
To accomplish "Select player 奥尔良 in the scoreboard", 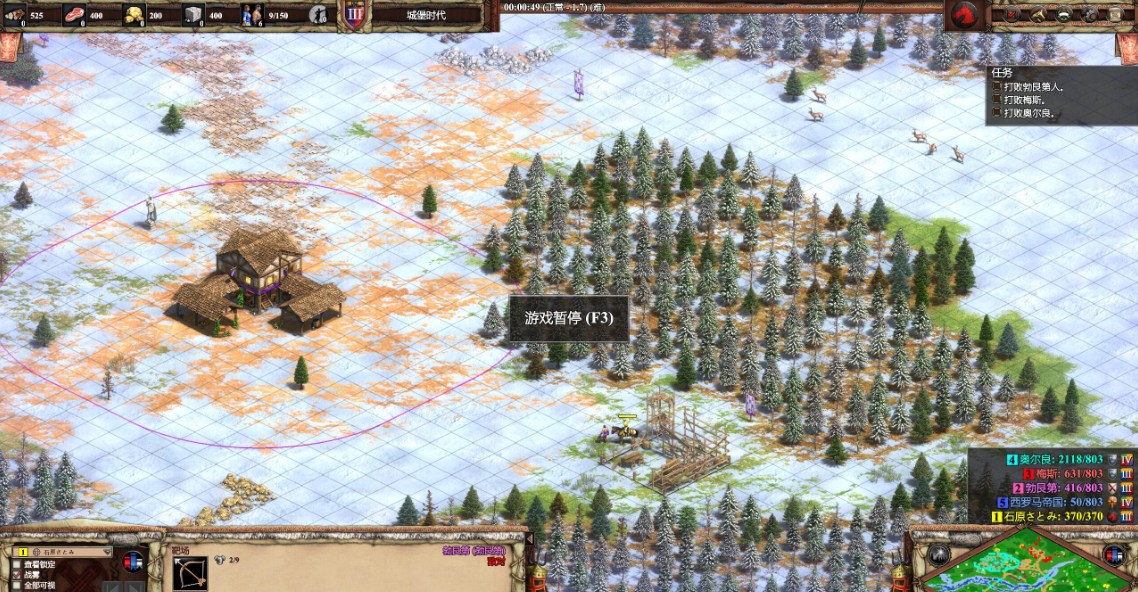I will coord(1052,459).
